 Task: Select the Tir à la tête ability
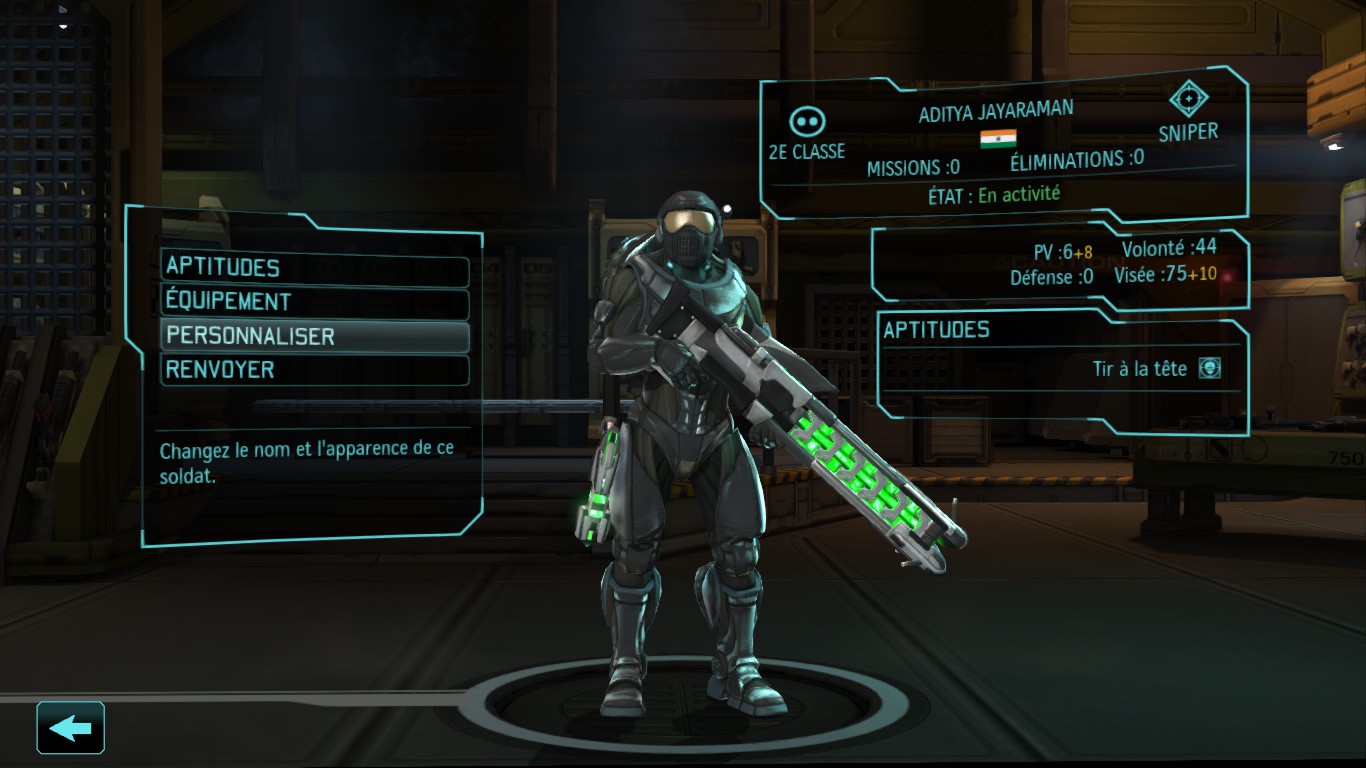(x=1156, y=369)
